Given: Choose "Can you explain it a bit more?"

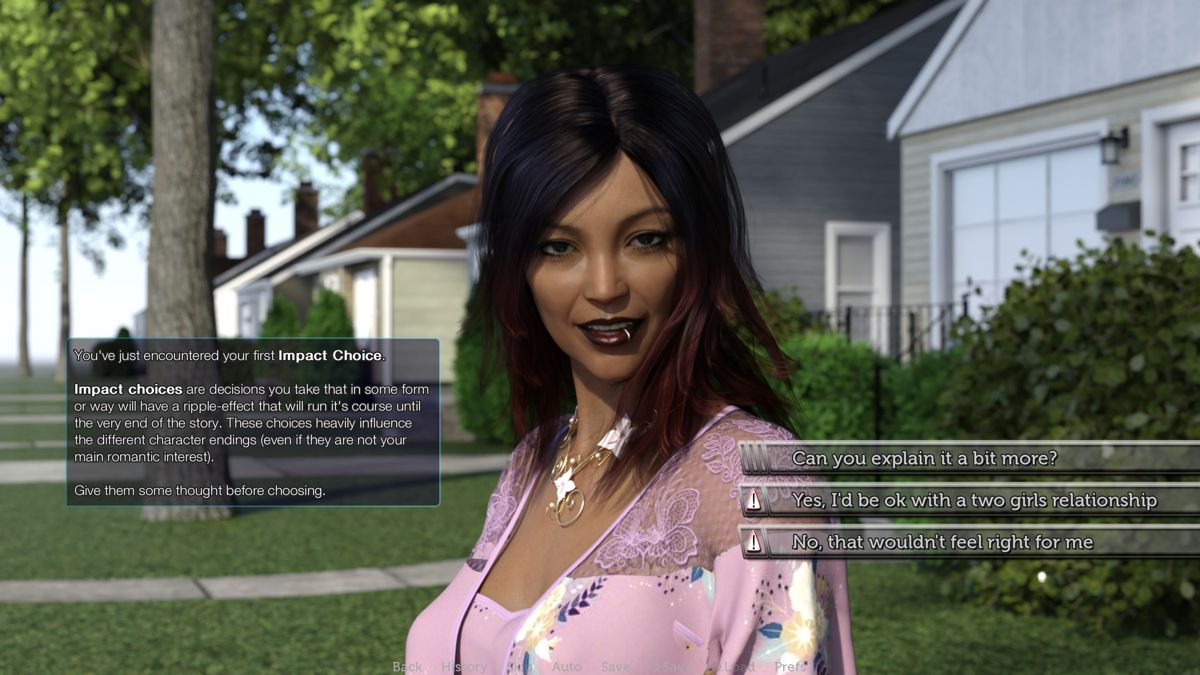Looking at the screenshot, I should (924, 459).
